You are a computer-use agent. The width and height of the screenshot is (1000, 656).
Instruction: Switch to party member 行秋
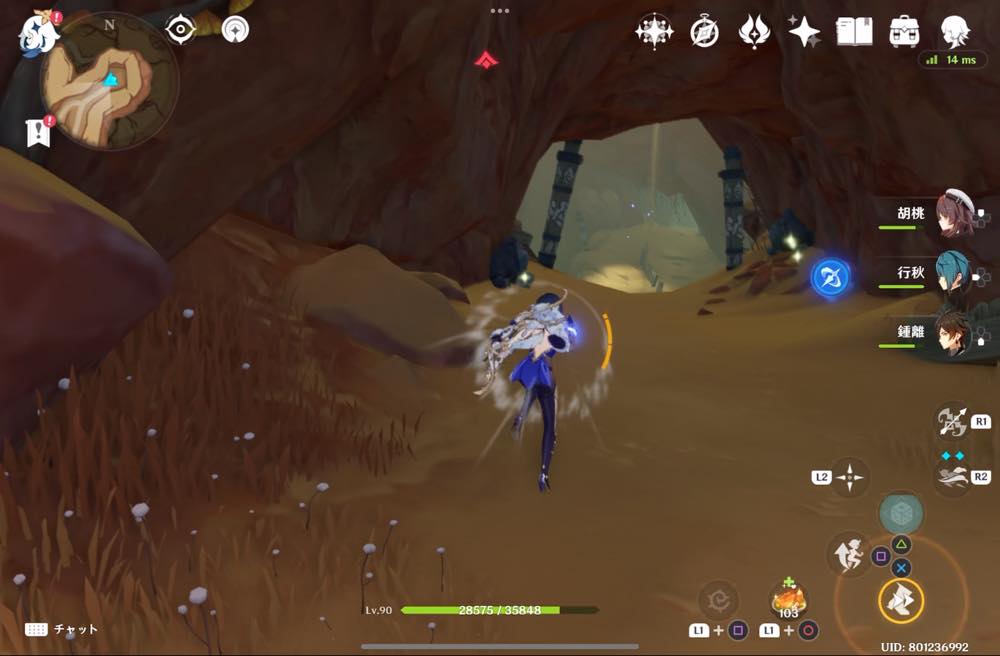pyautogui.click(x=950, y=273)
